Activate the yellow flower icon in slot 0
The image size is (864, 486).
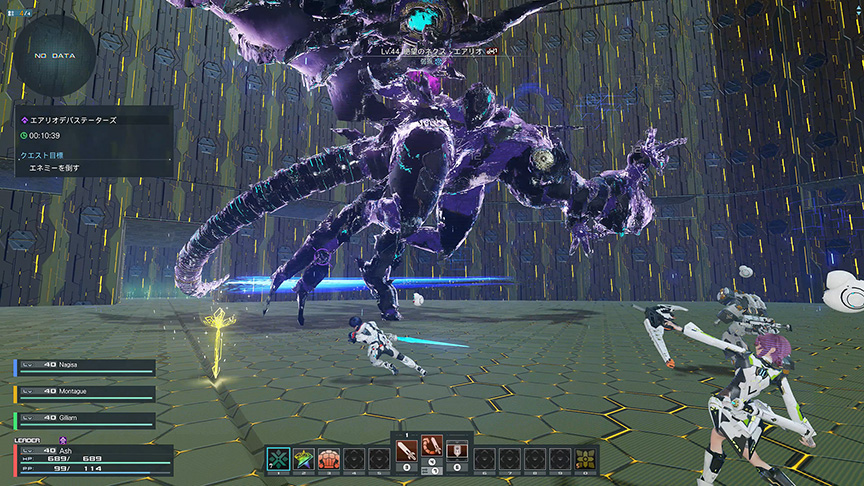(x=585, y=458)
